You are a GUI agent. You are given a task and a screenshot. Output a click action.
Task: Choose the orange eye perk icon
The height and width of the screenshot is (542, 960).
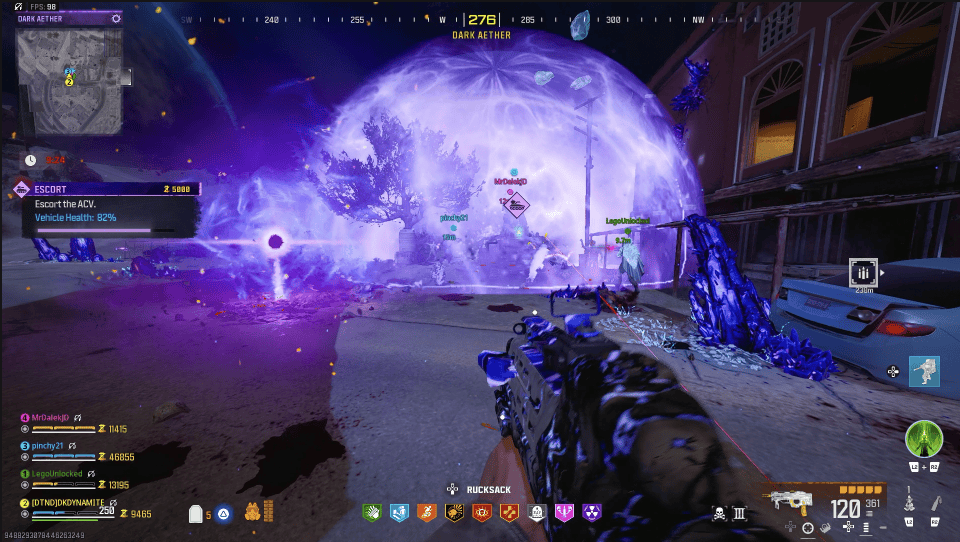point(481,513)
